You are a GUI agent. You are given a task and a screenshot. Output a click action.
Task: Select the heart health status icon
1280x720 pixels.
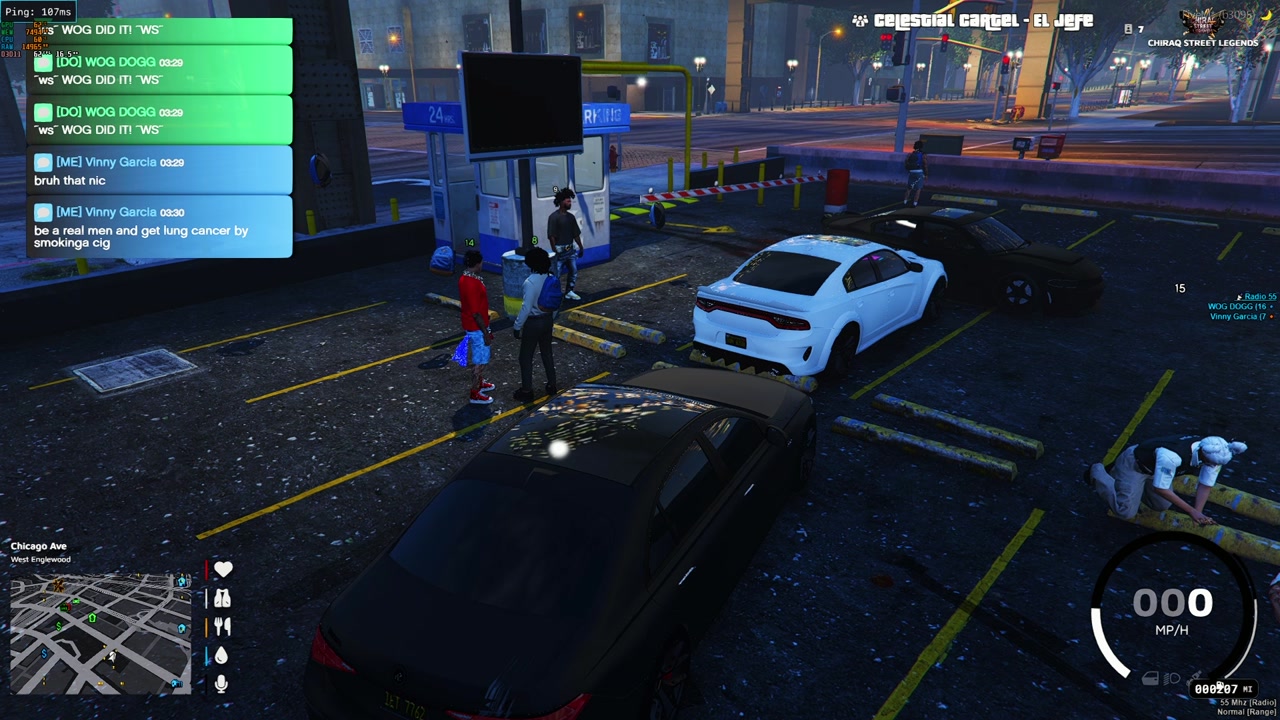222,569
